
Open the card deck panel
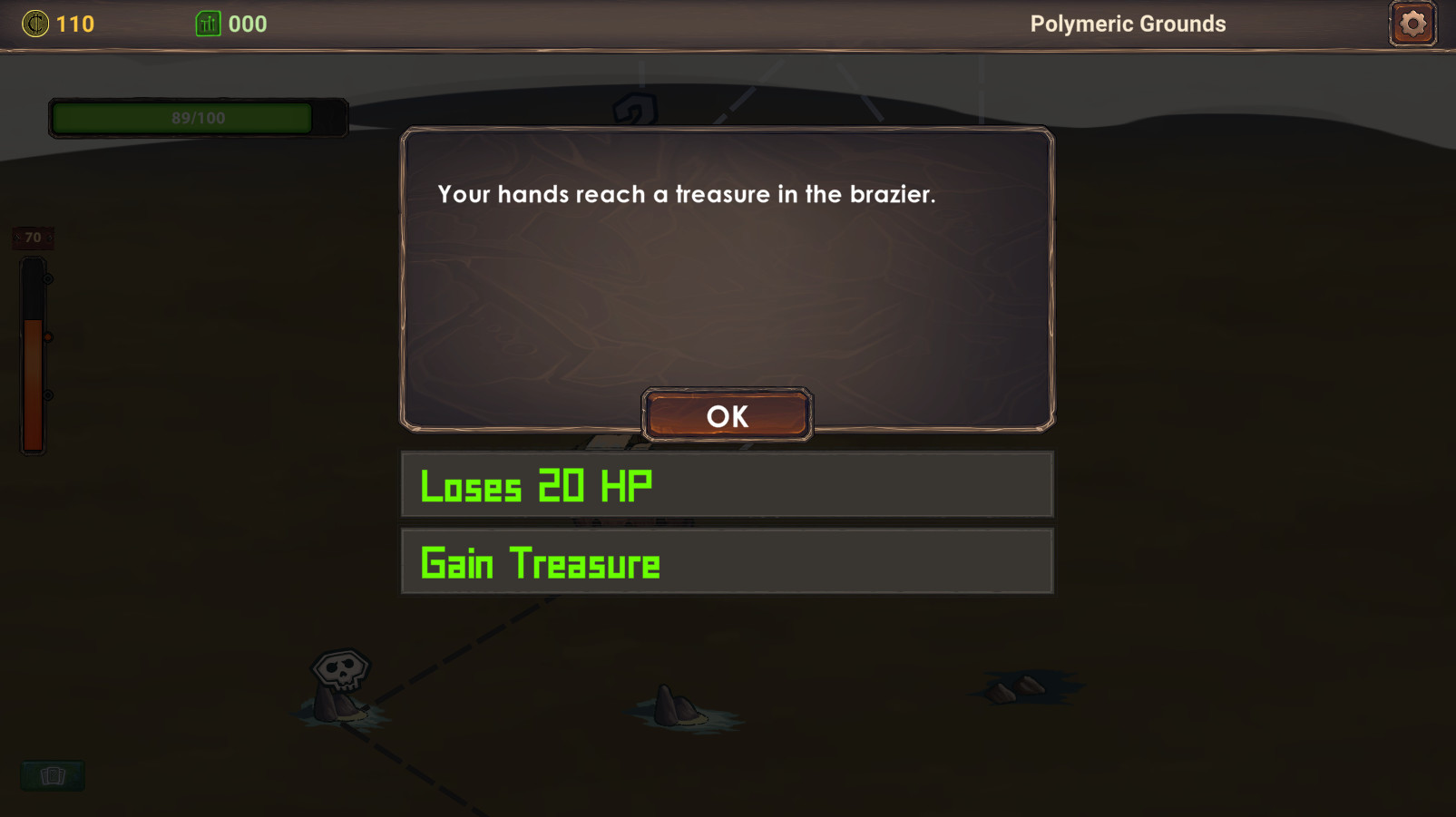(x=53, y=775)
